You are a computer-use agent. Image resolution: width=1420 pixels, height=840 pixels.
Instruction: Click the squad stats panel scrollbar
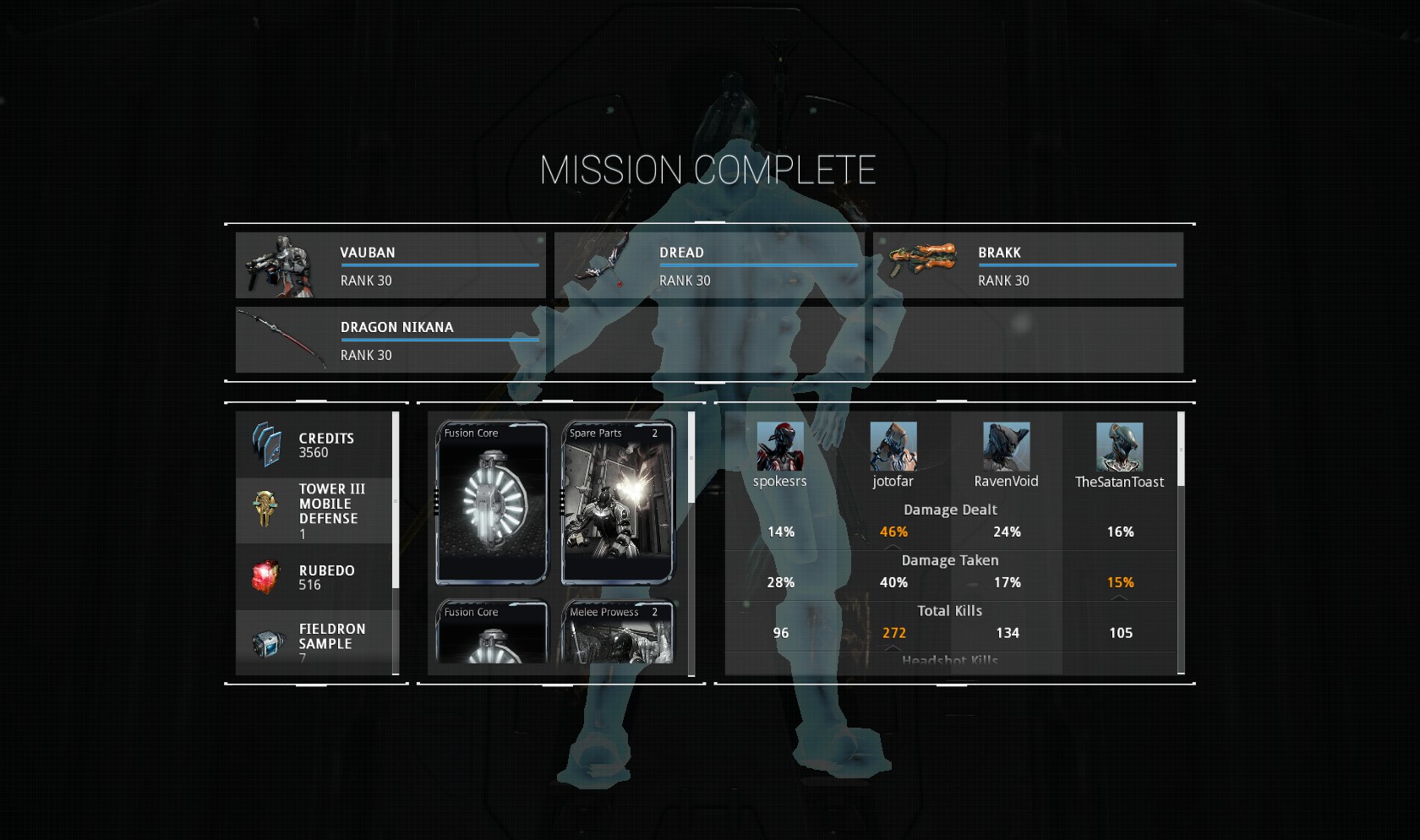click(x=1181, y=450)
